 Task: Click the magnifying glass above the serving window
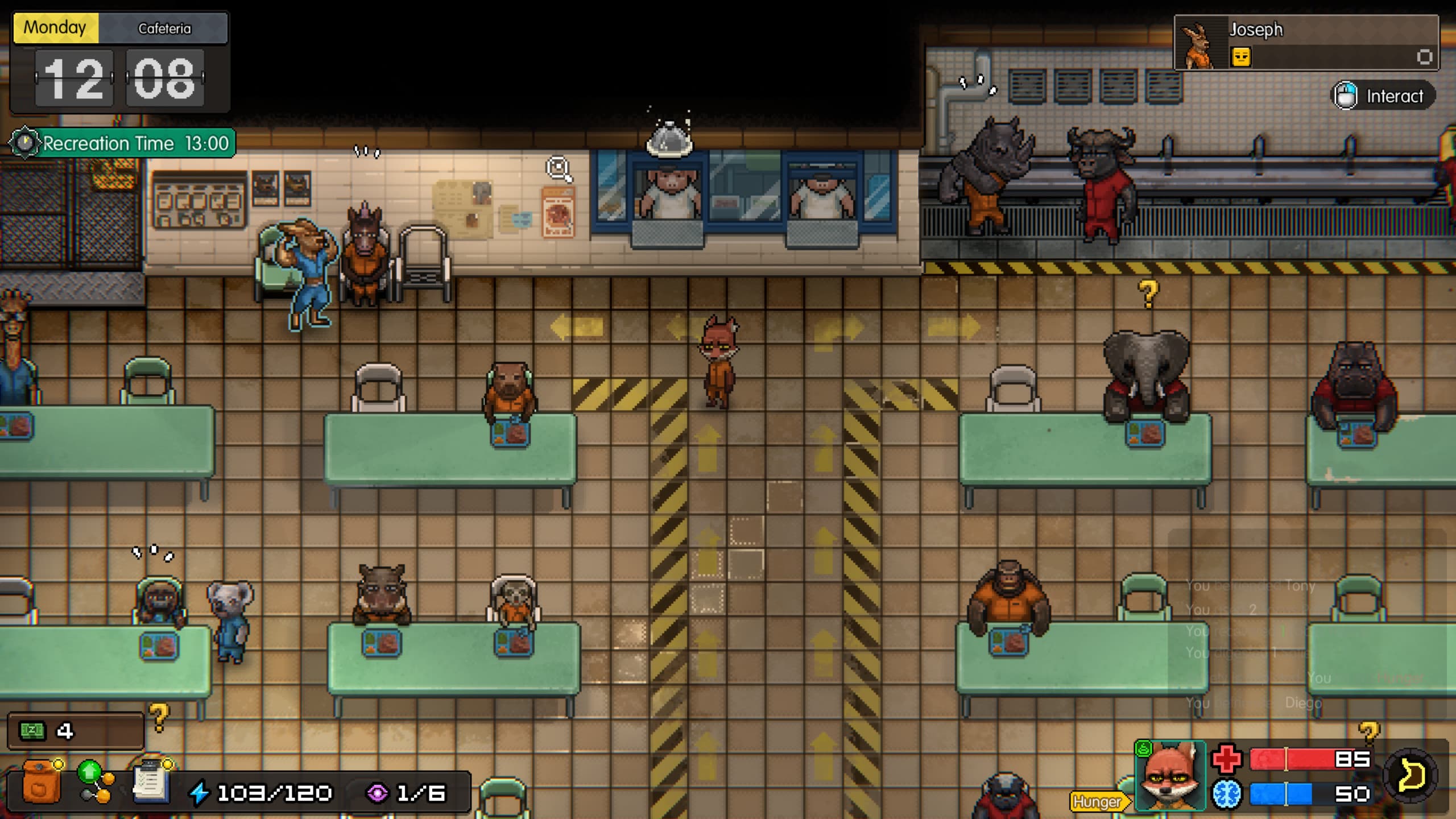559,168
